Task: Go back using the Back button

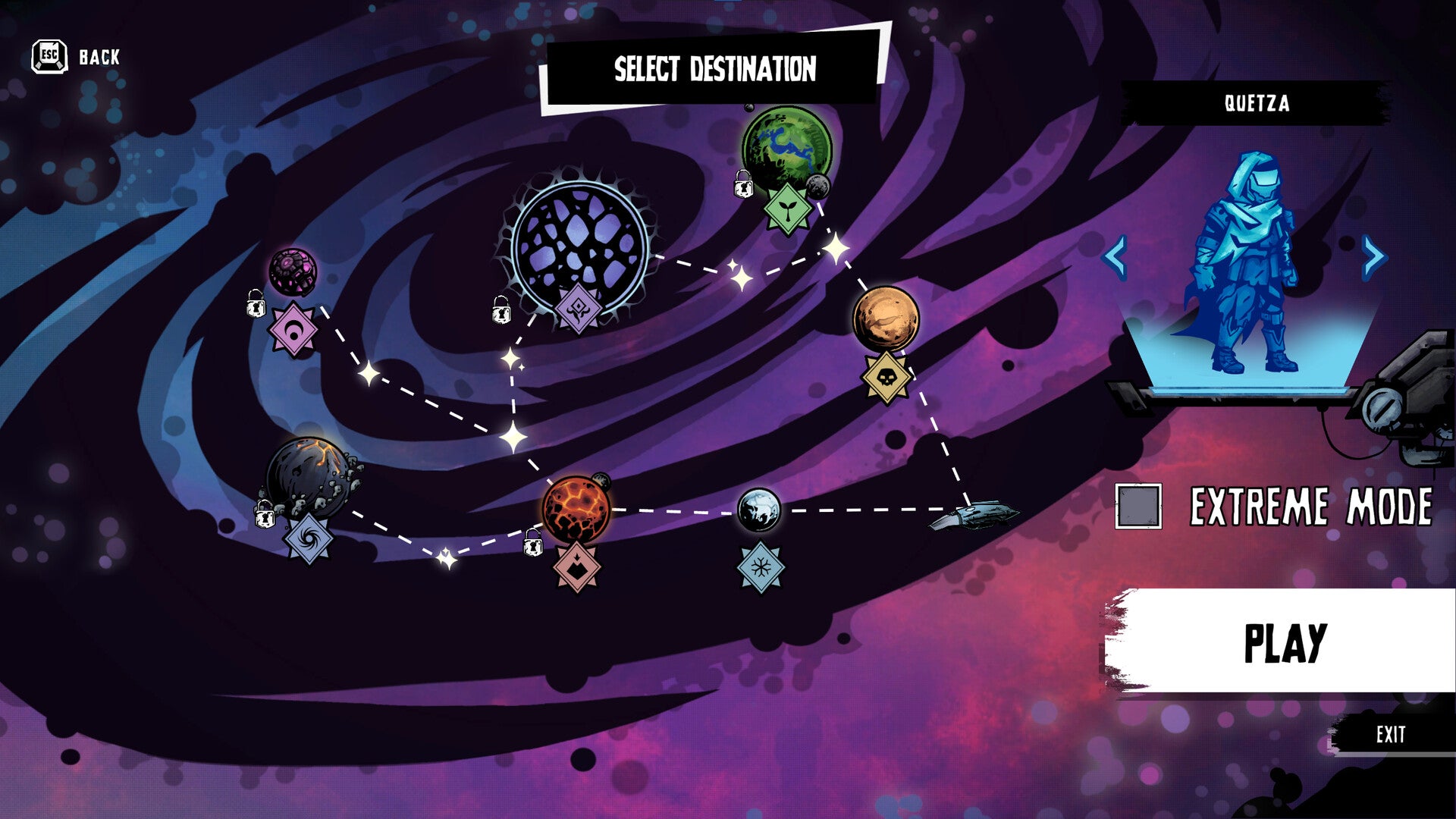Action: point(76,57)
